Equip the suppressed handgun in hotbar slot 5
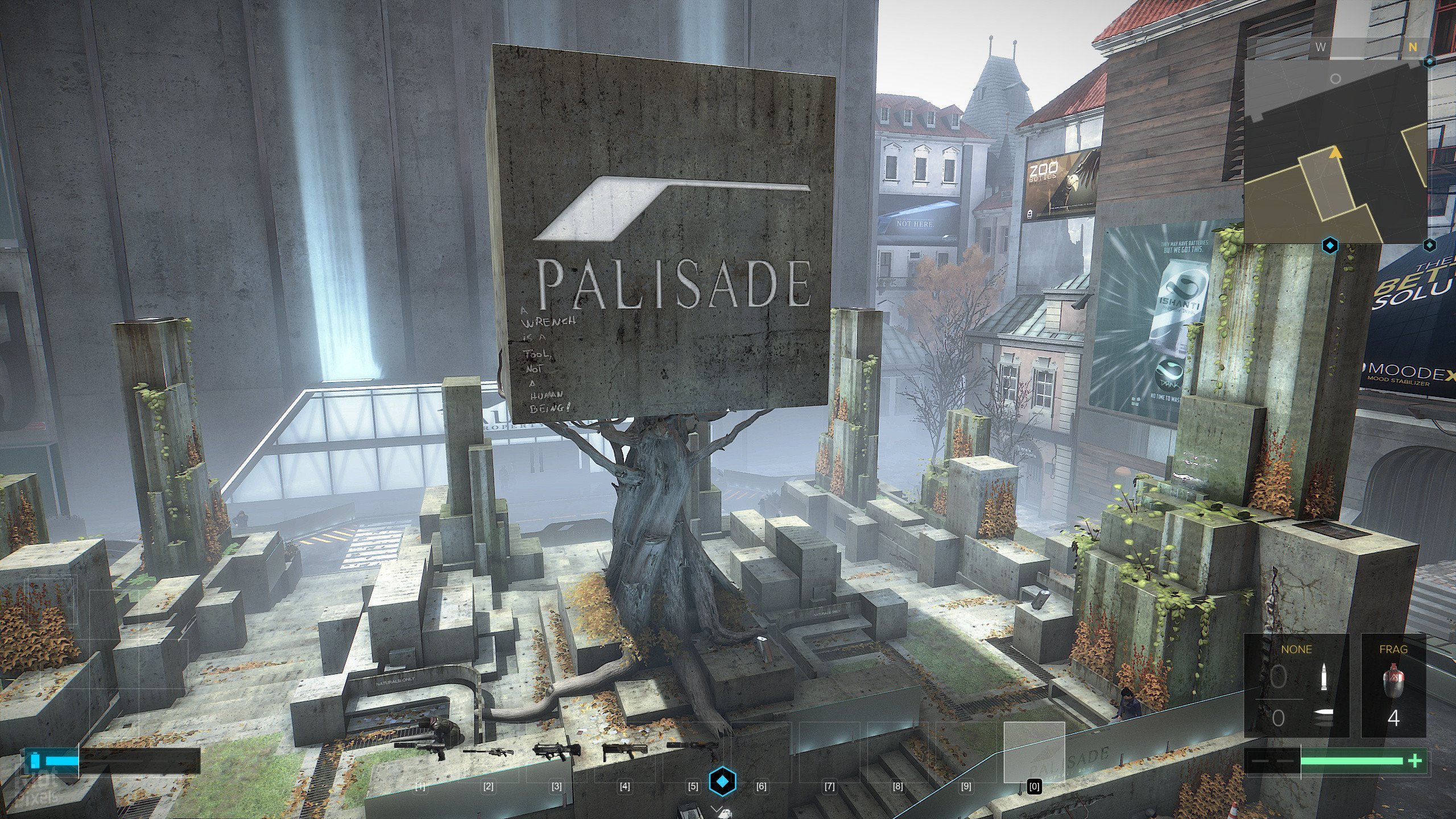The height and width of the screenshot is (819, 1456). [x=693, y=750]
